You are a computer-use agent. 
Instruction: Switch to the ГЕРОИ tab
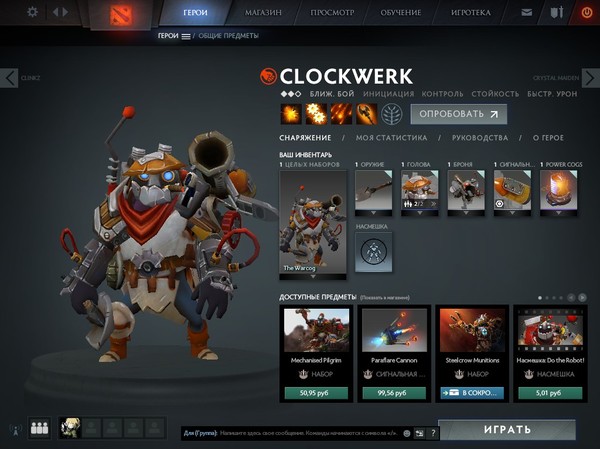[195, 13]
